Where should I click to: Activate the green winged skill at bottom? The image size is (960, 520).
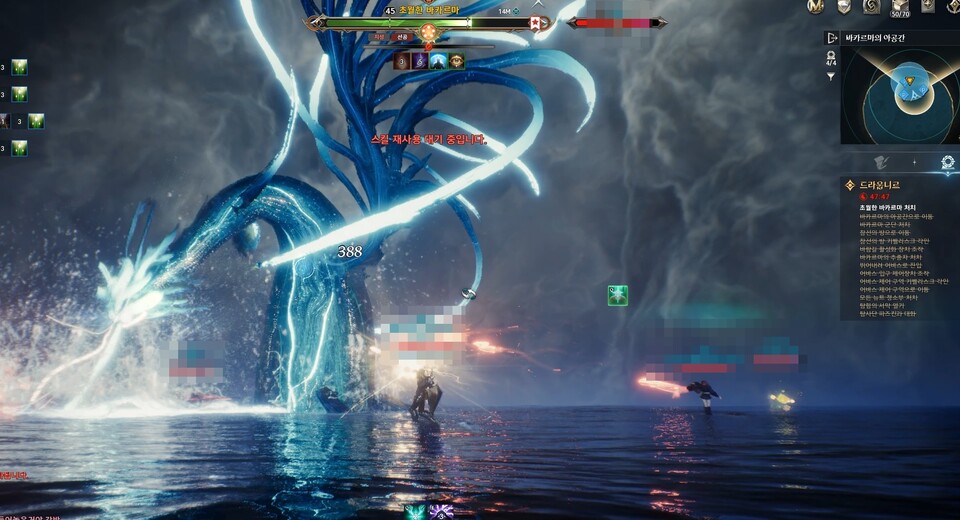(x=414, y=512)
